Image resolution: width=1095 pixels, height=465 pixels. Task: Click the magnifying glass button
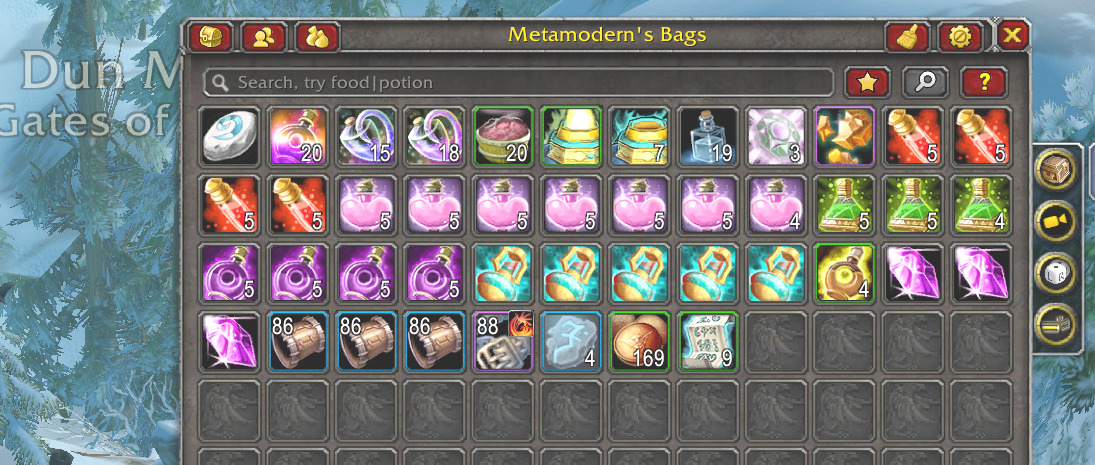tap(925, 82)
